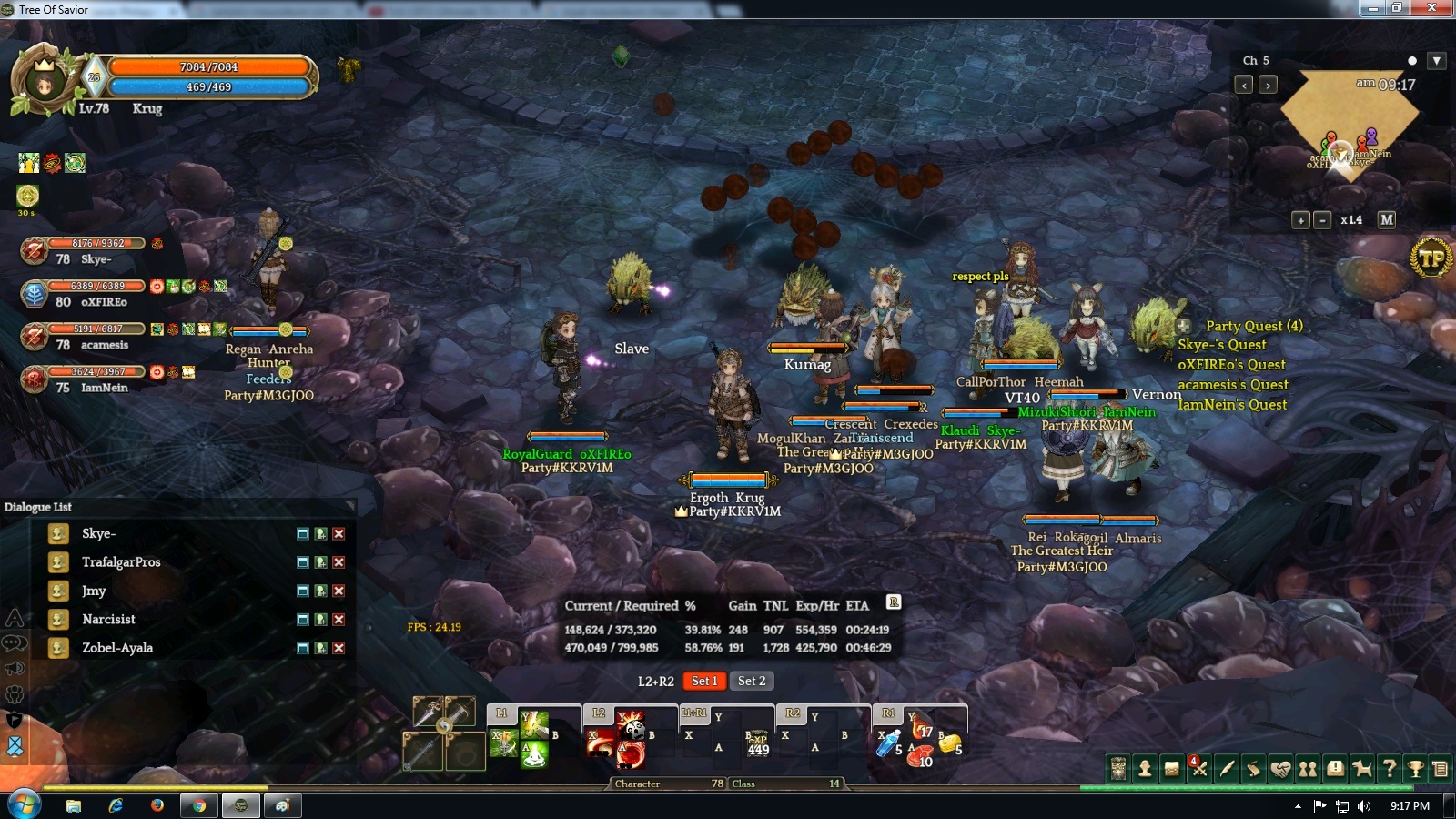Open the inventory chest menu icon

tap(1172, 769)
